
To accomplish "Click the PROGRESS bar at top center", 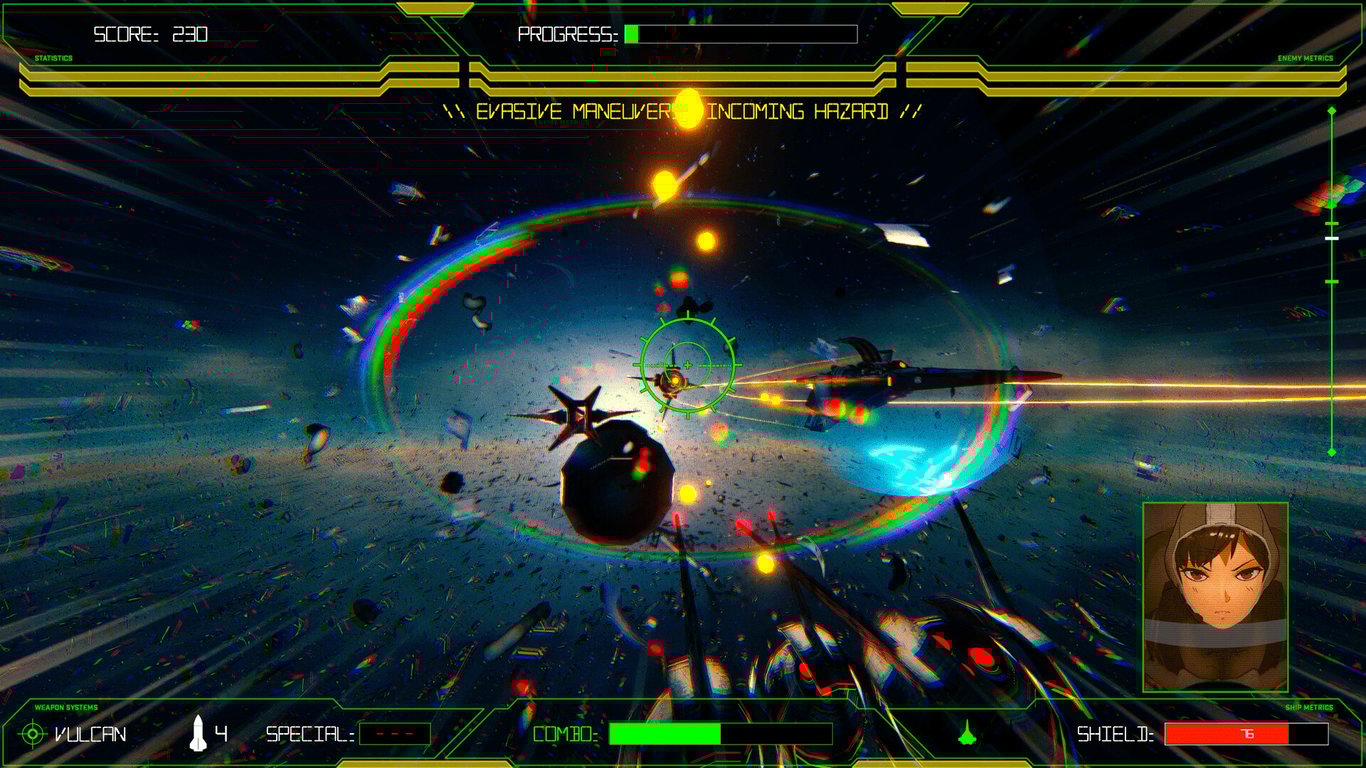I will [x=740, y=33].
